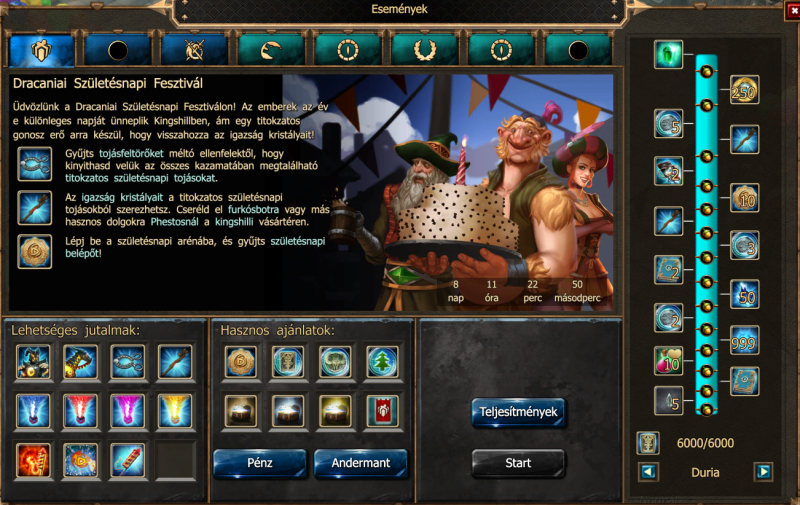800x505 pixels.
Task: Click the 999 progress reward icon
Action: [x=744, y=340]
